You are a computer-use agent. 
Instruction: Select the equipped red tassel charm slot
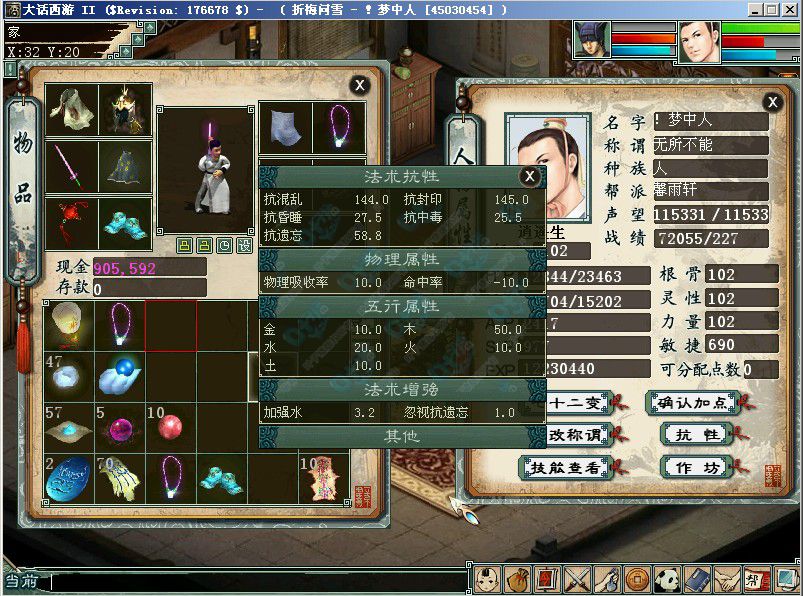pos(72,220)
